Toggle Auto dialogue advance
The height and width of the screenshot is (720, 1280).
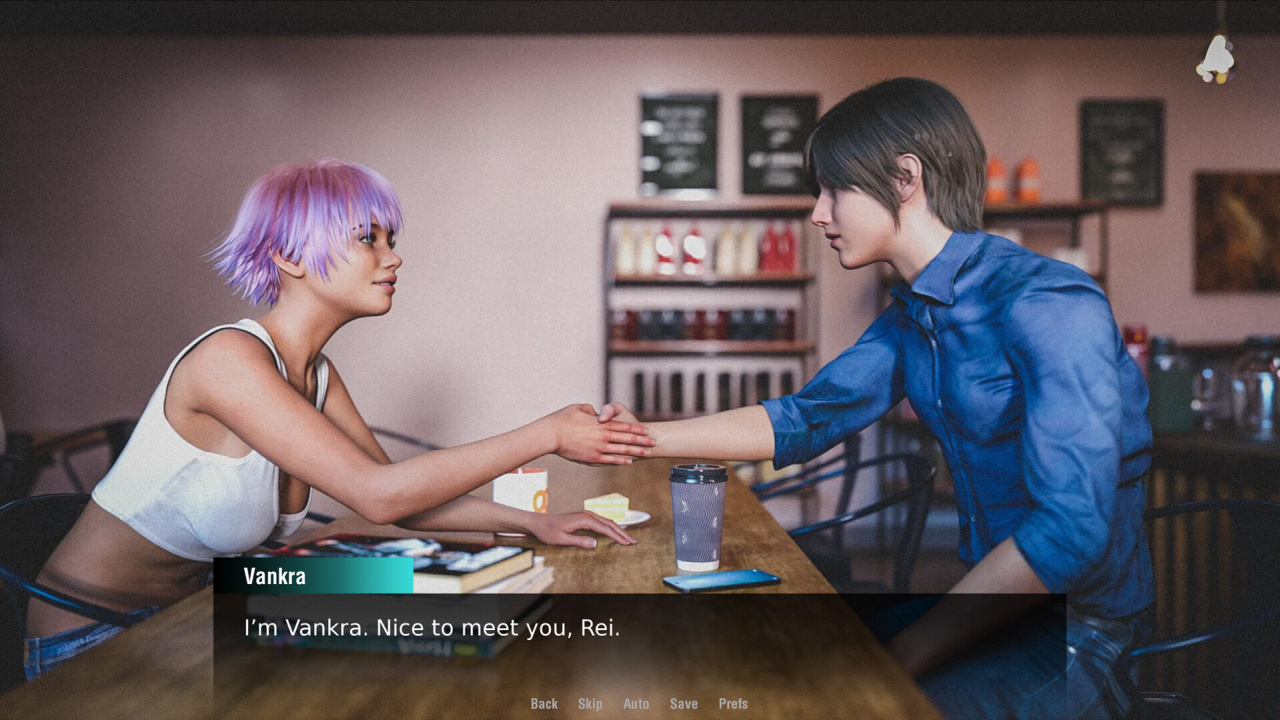tap(636, 704)
